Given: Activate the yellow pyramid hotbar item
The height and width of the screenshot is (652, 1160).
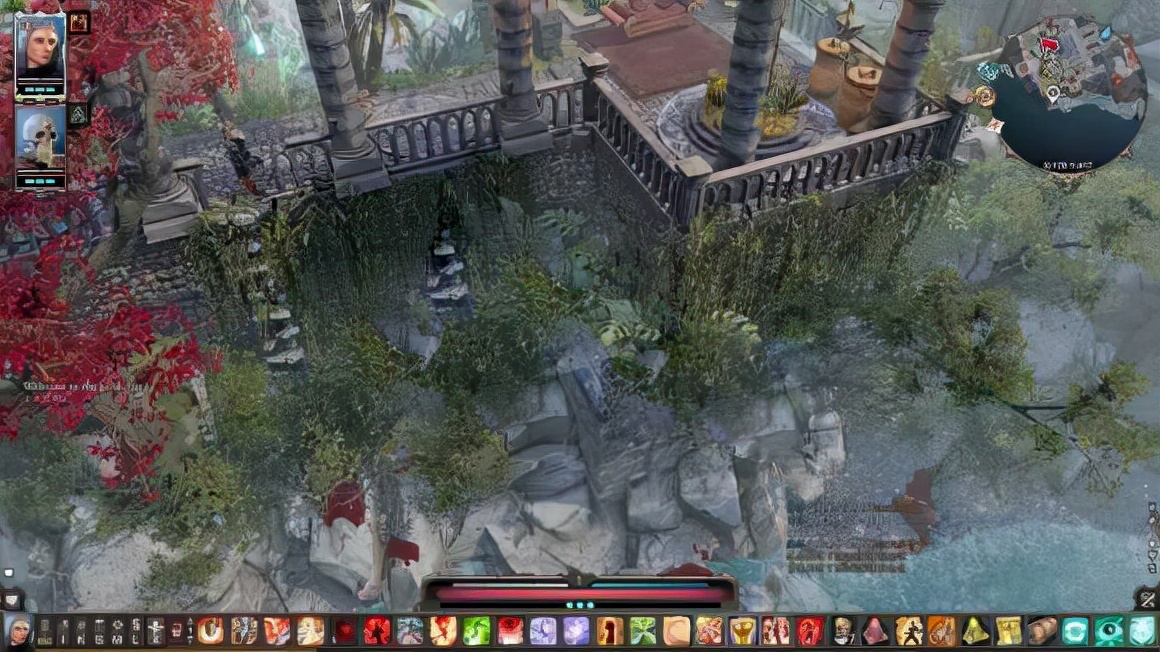Looking at the screenshot, I should (975, 631).
